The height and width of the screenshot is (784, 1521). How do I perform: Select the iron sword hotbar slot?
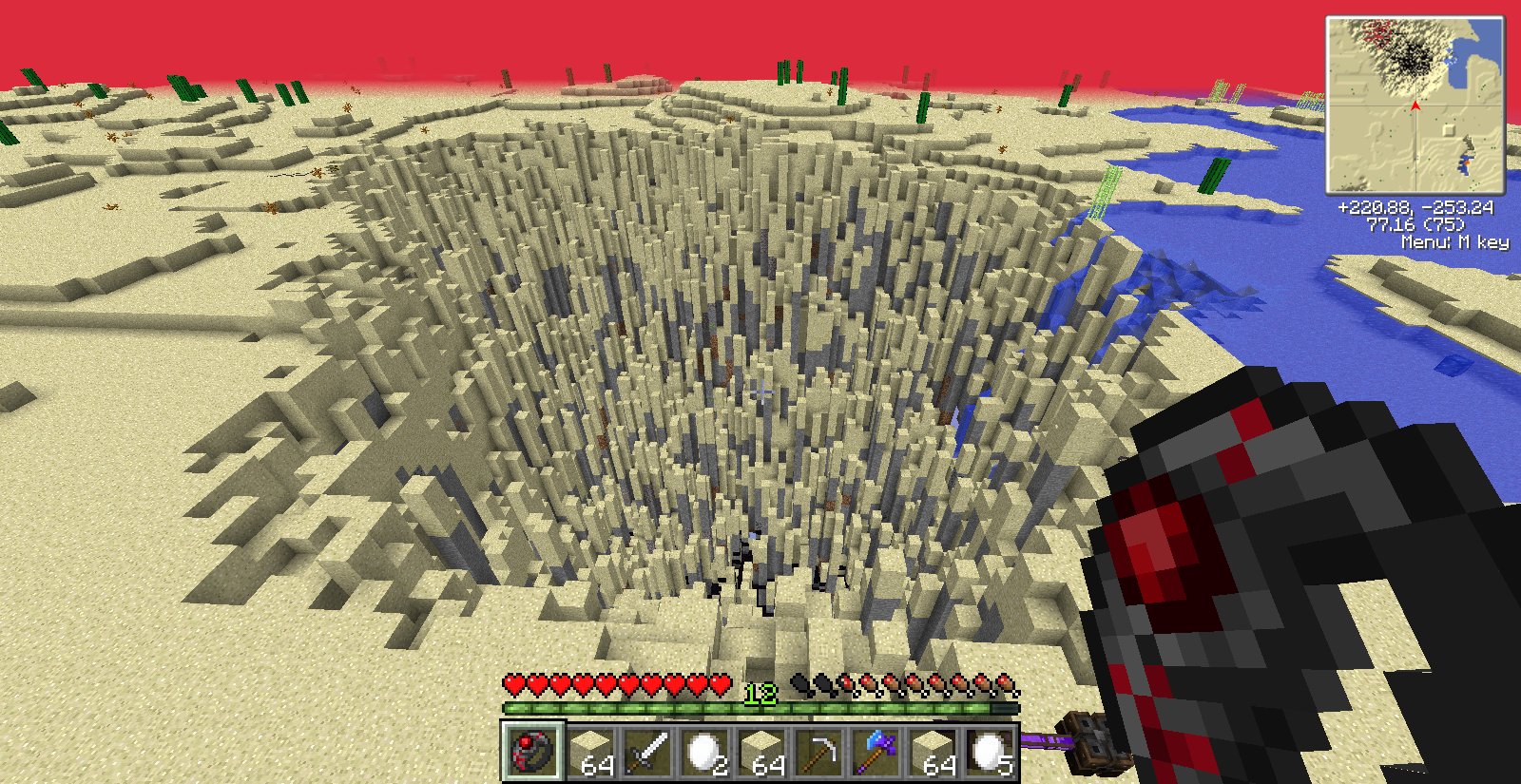pyautogui.click(x=647, y=752)
